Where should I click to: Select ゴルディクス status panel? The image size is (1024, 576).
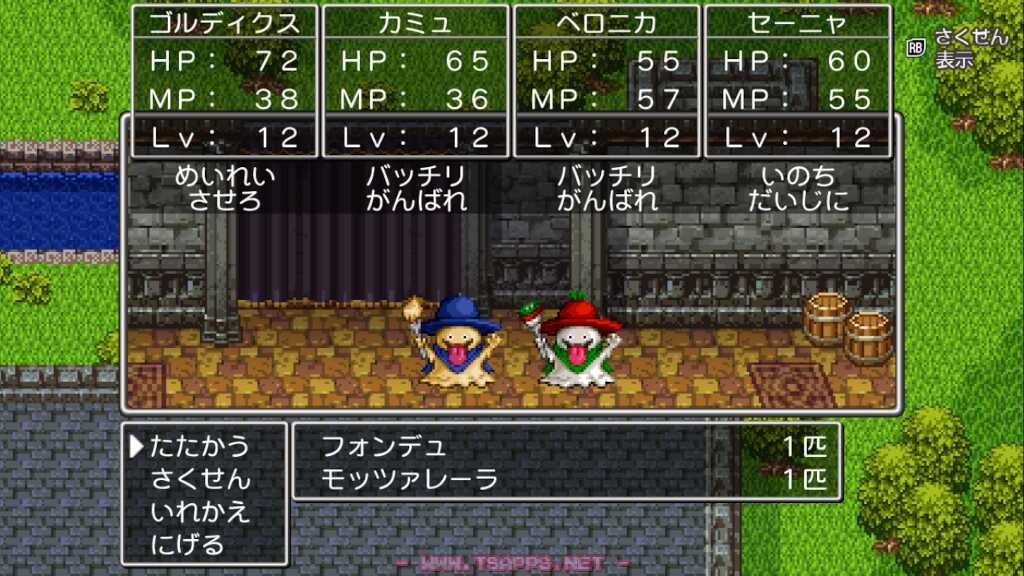[x=224, y=81]
